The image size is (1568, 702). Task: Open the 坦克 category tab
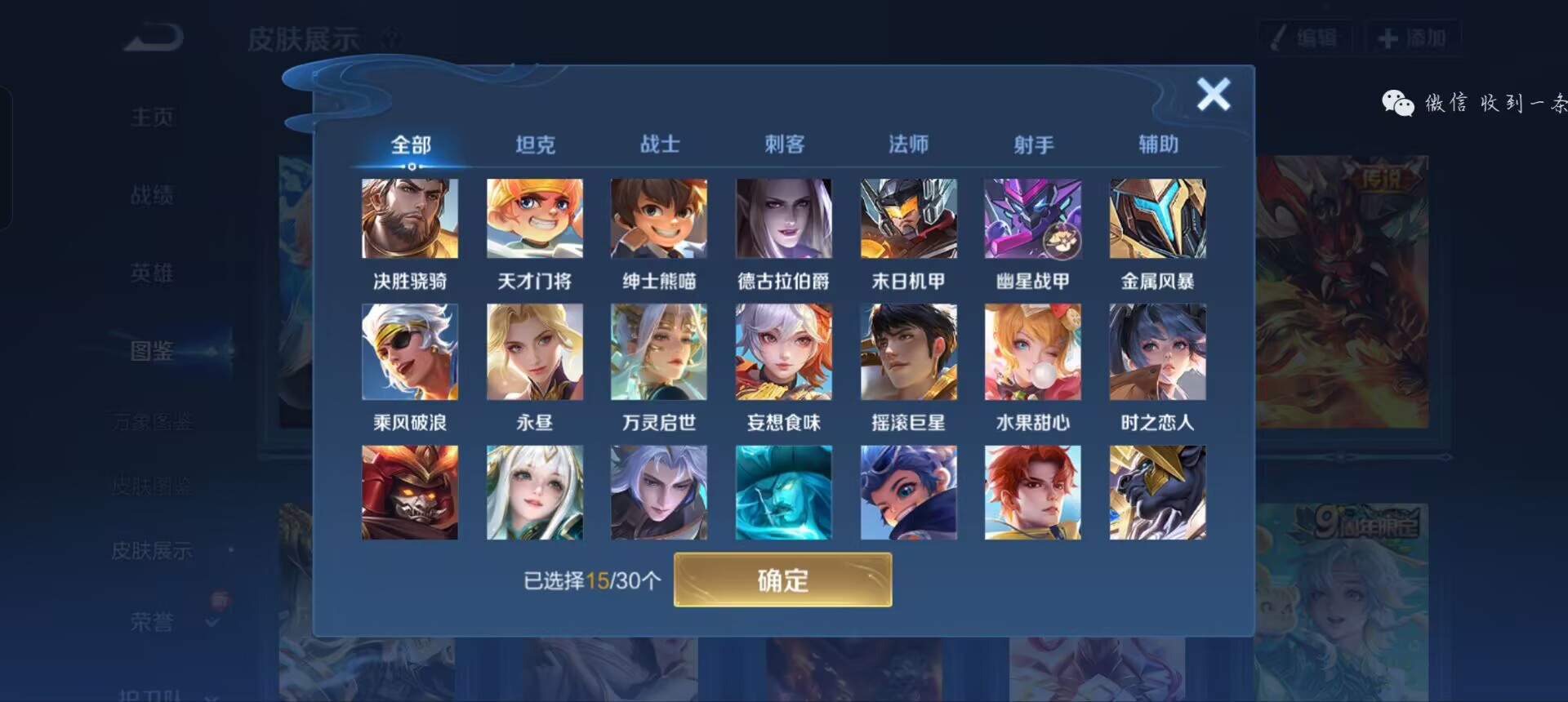click(x=535, y=144)
